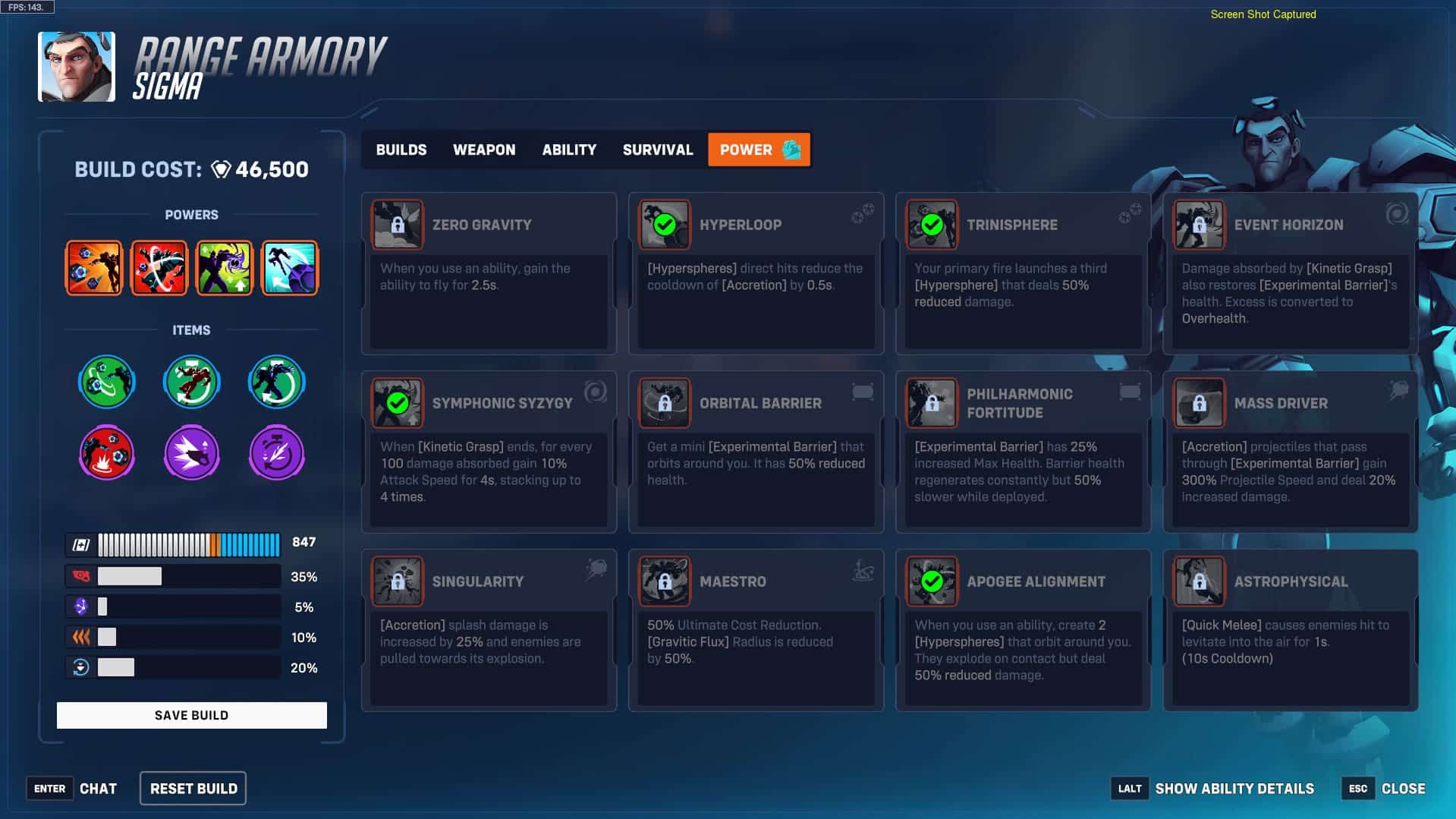This screenshot has width=1456, height=819.
Task: Unequip Apogee Alignment via its checkmark
Action: (x=932, y=581)
